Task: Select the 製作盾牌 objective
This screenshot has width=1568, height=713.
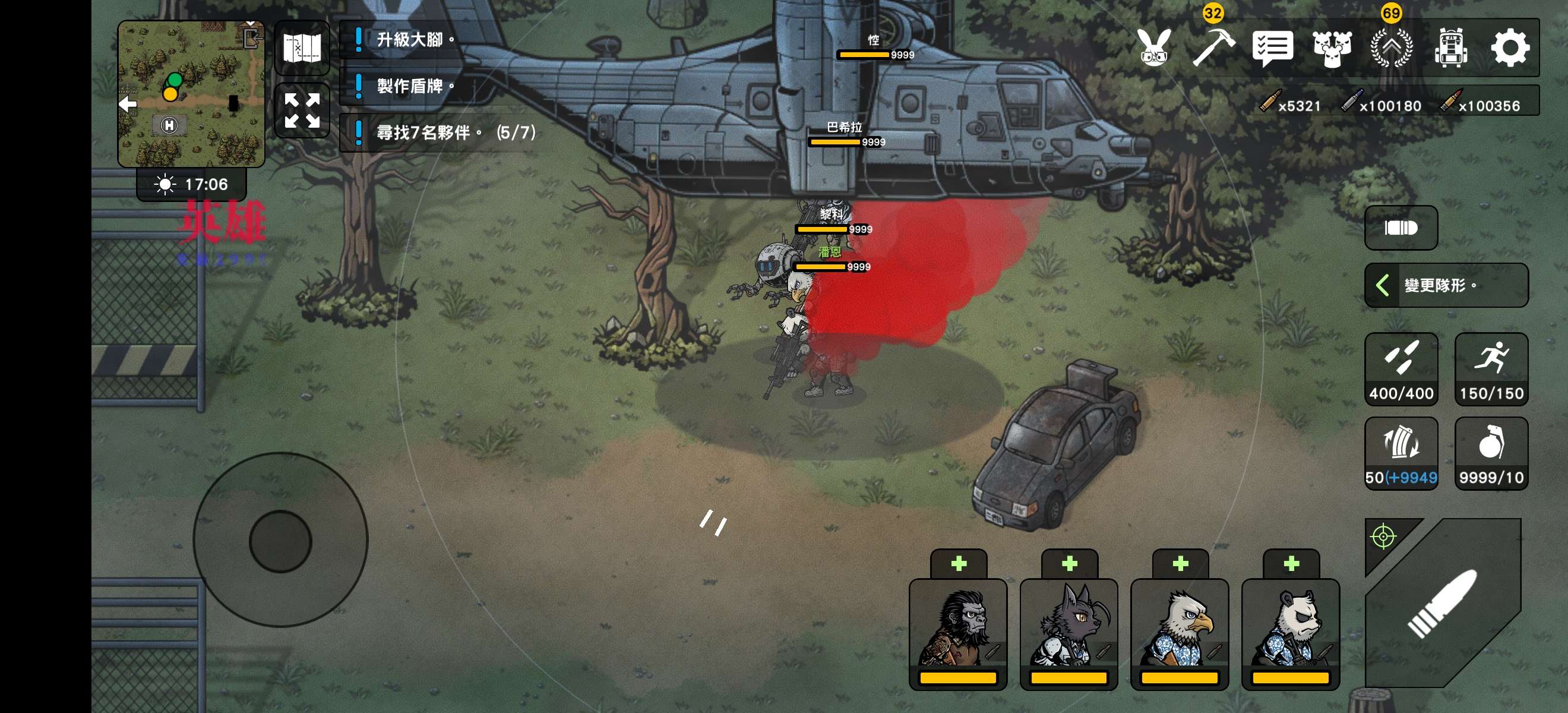Action: point(409,86)
